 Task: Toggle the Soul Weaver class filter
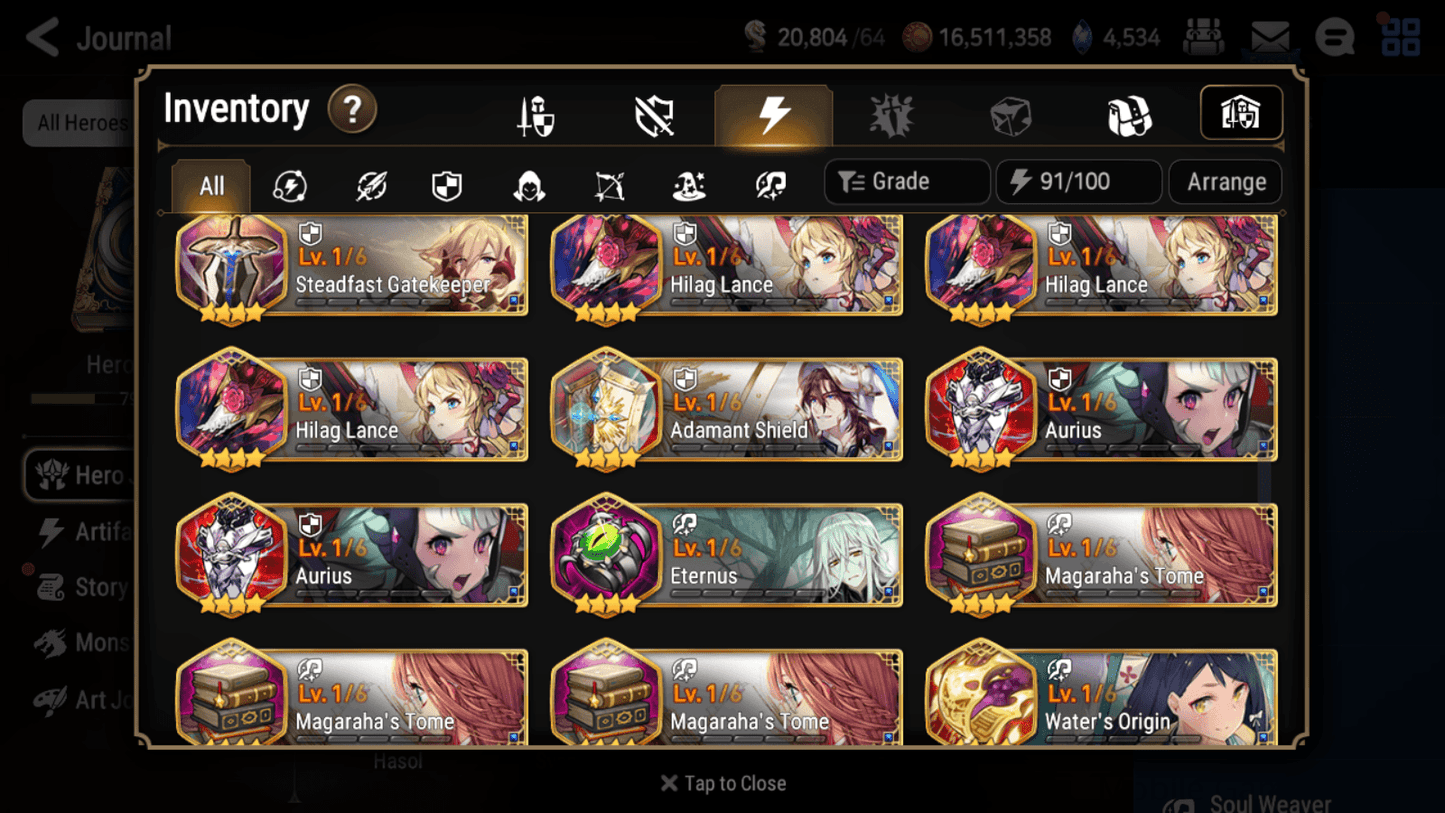(x=768, y=183)
